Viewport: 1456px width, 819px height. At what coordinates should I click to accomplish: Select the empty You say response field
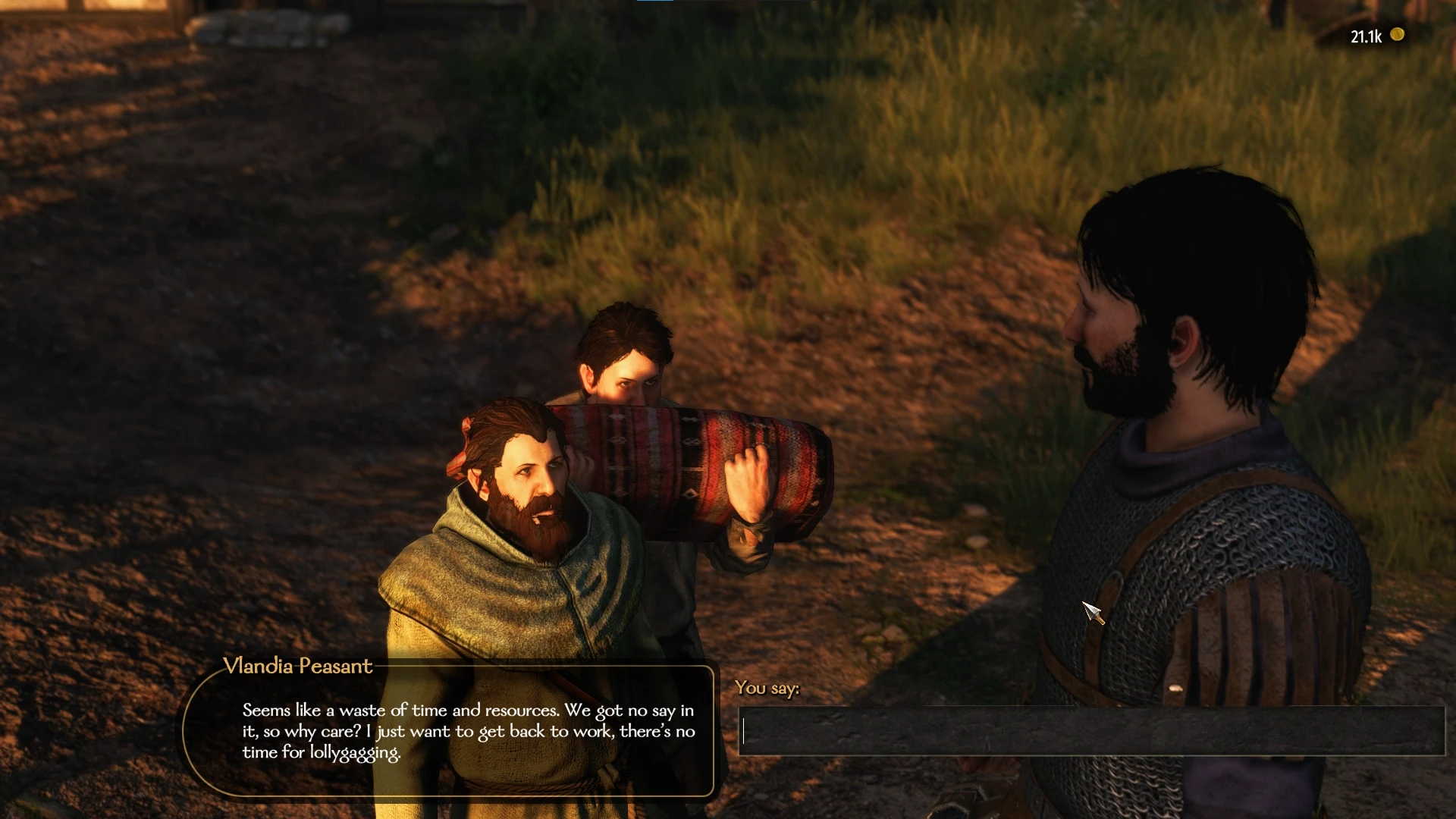click(x=1092, y=730)
